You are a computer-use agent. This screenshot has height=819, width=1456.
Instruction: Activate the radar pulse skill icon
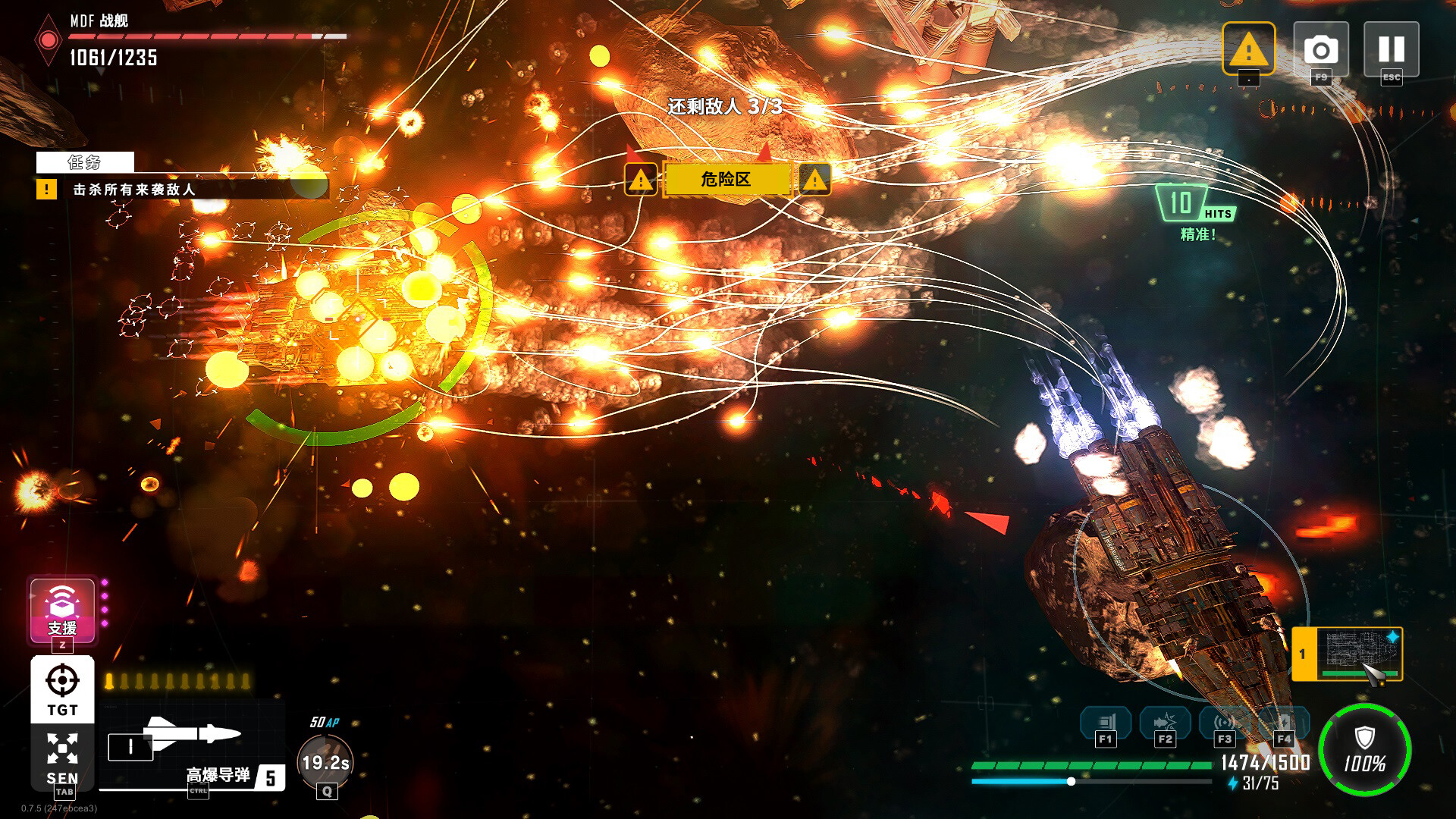pyautogui.click(x=1224, y=723)
